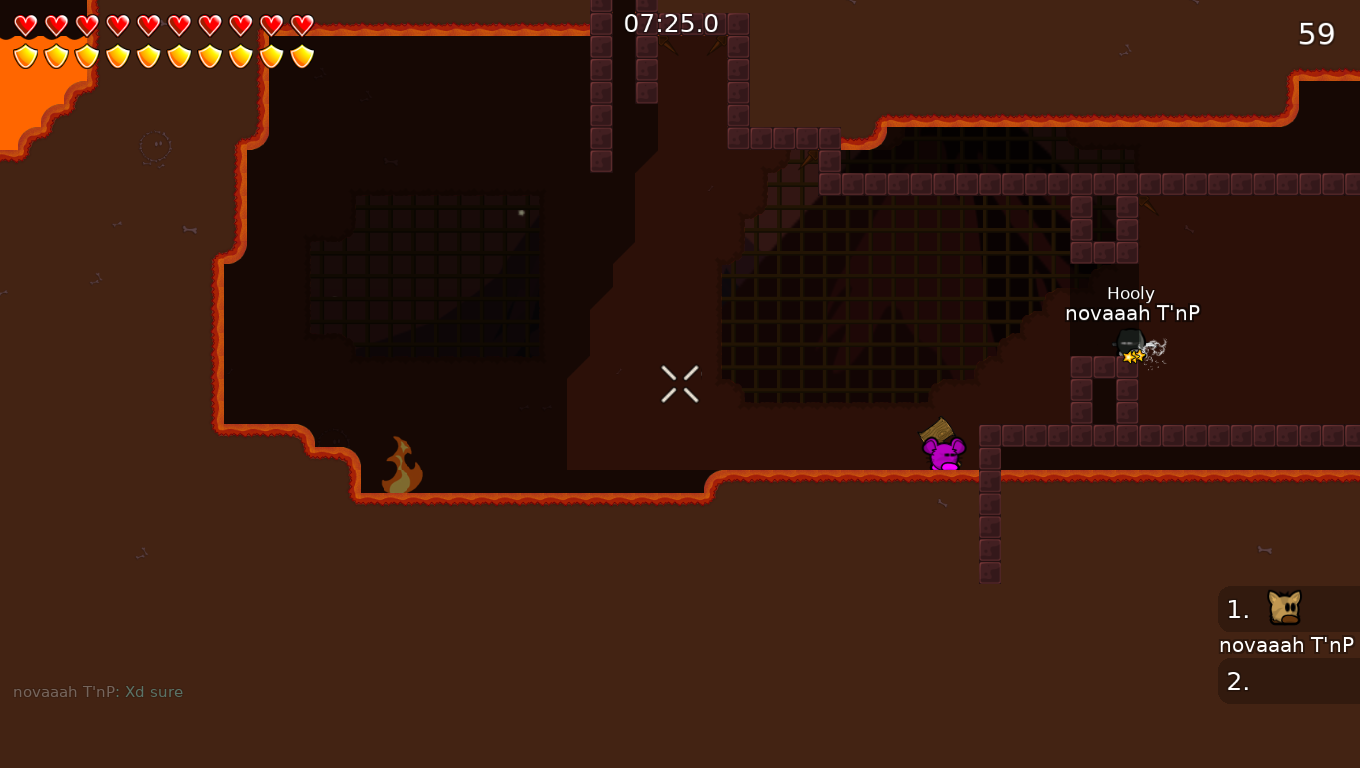
Task: Click the fifth heart icon in the HUD
Action: 147,25
